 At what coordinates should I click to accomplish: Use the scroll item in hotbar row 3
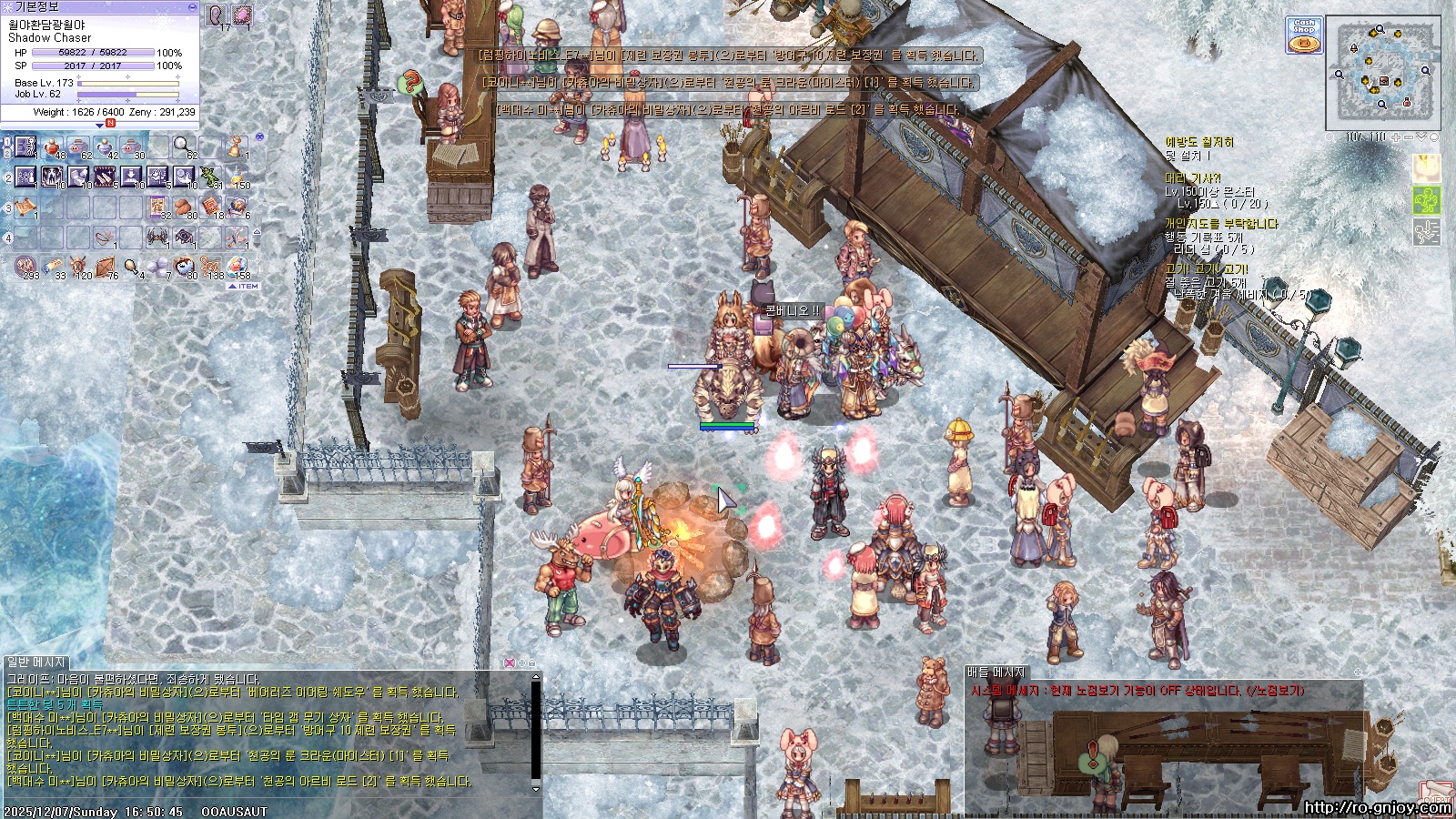click(25, 207)
